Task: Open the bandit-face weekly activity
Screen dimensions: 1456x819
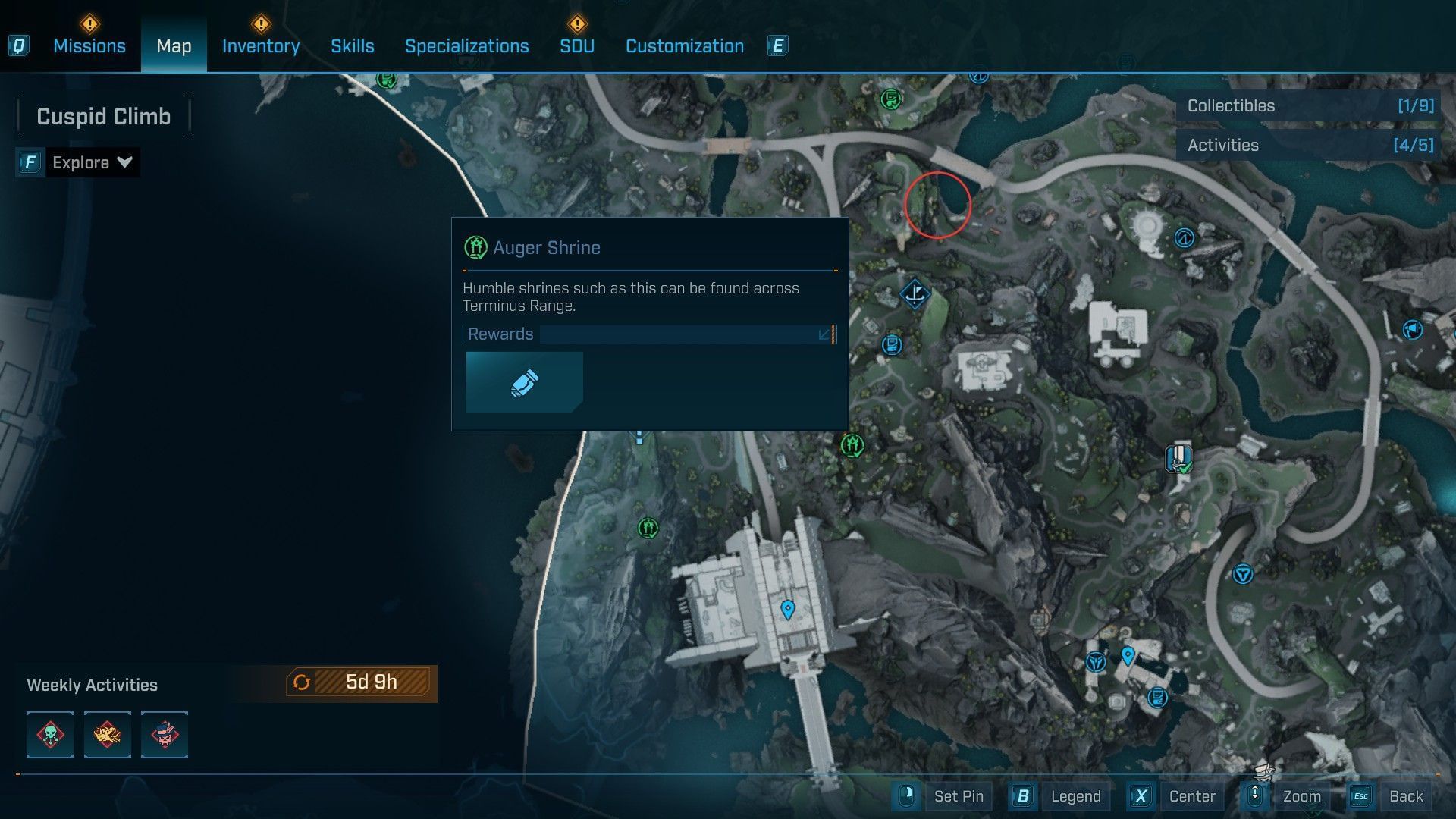Action: [x=165, y=735]
